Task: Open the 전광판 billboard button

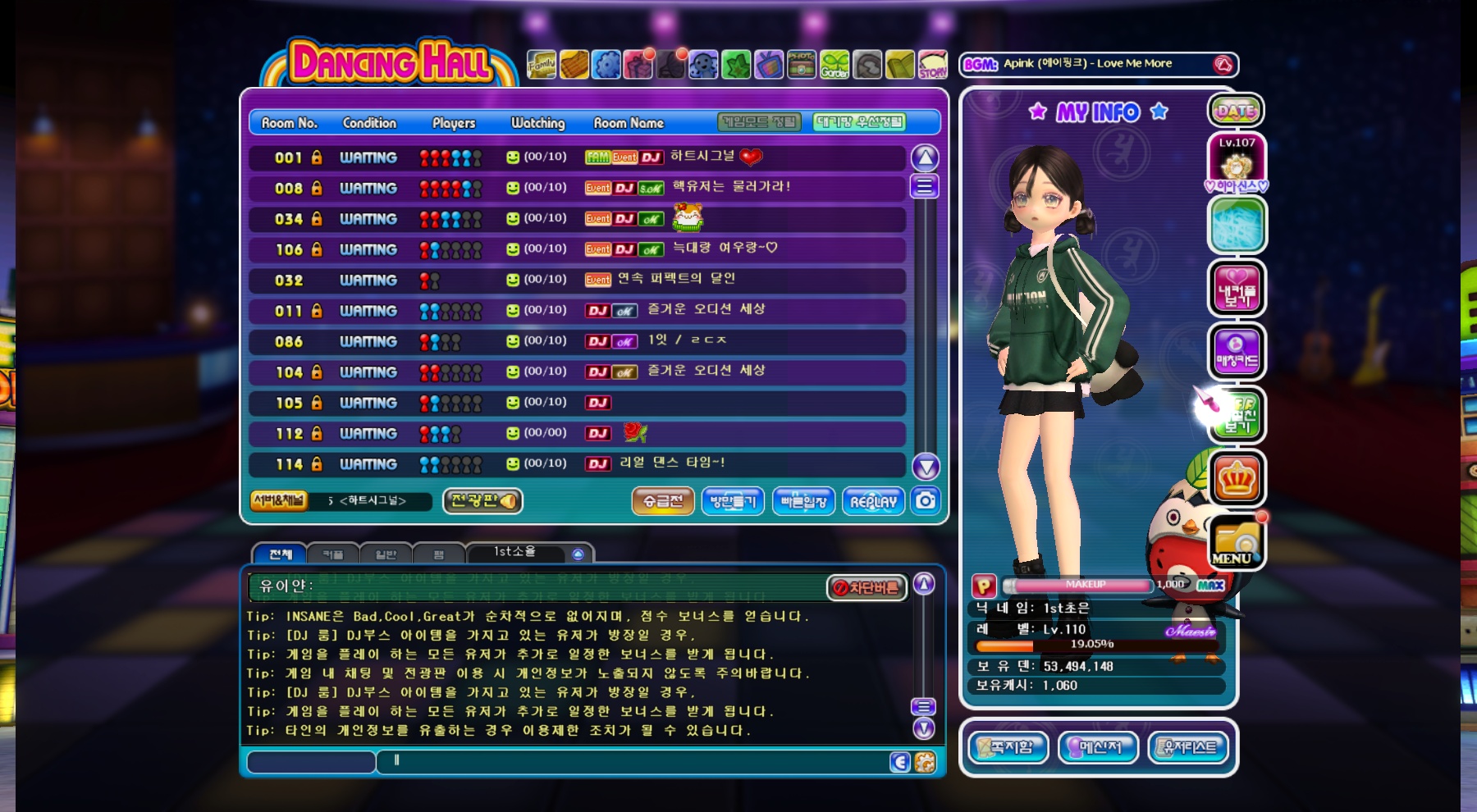Action: [482, 501]
